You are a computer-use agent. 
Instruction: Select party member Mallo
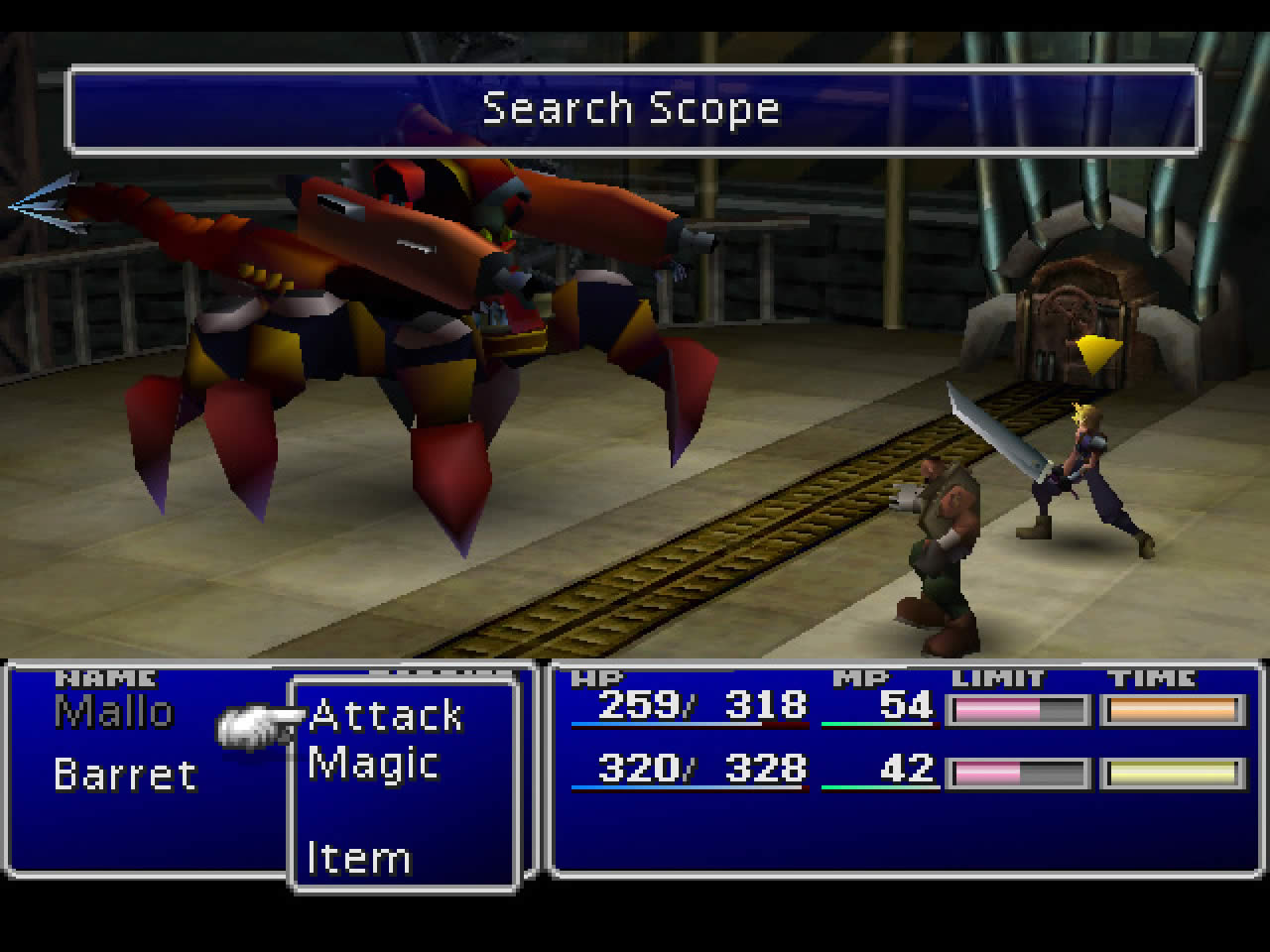[114, 712]
